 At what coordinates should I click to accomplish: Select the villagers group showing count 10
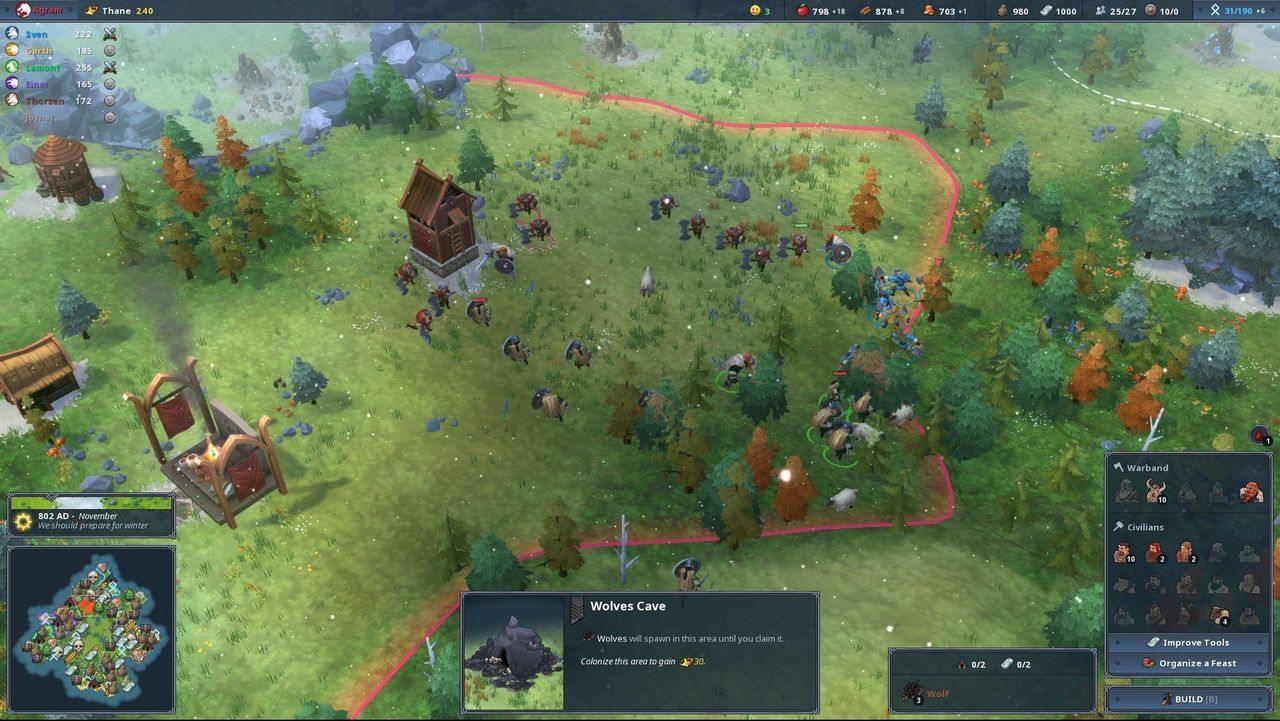(x=1123, y=553)
